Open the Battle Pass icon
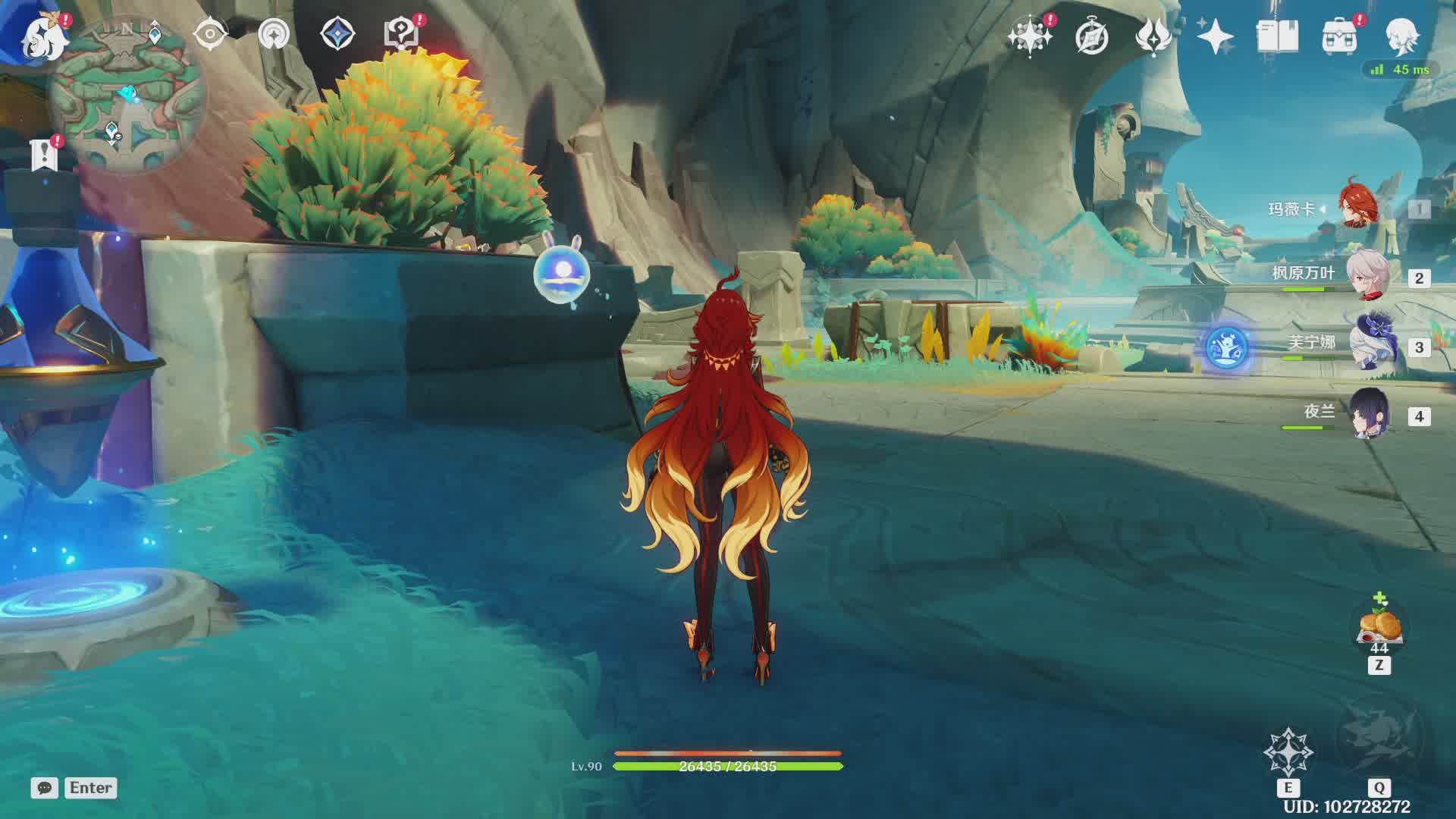The height and width of the screenshot is (819, 1456). 1153,36
